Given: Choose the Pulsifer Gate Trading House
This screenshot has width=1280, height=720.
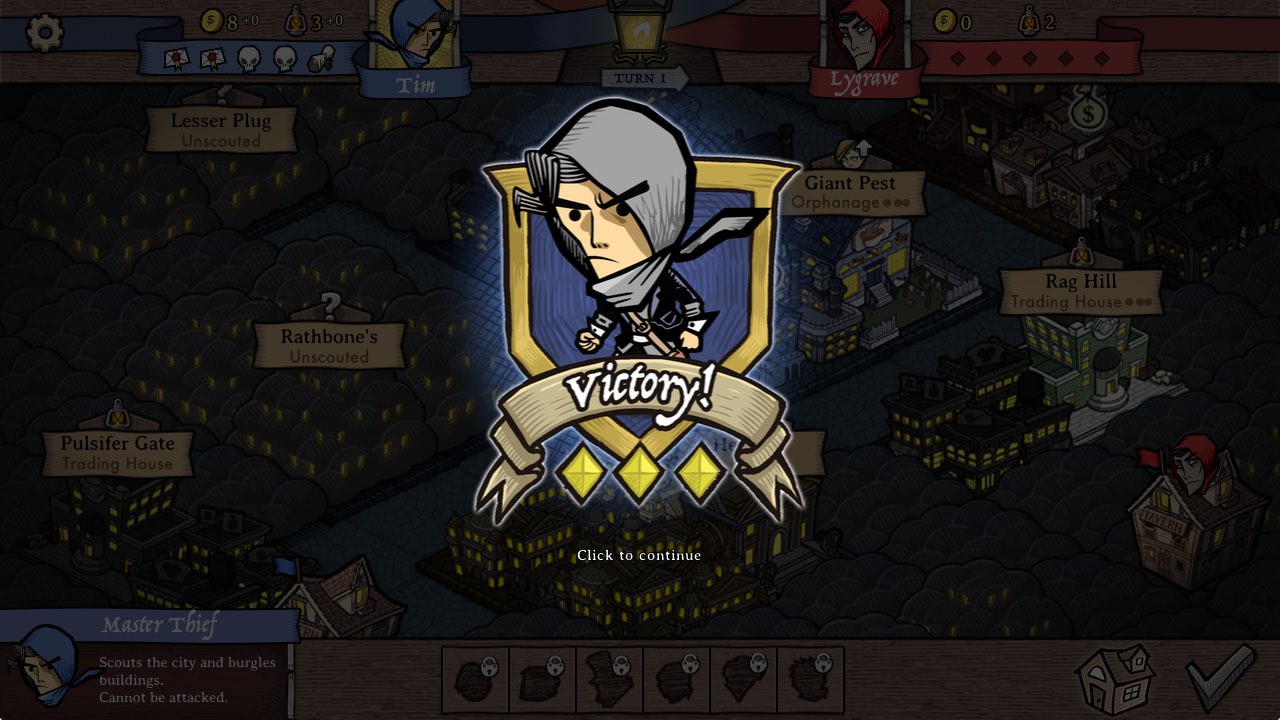Looking at the screenshot, I should click(118, 452).
